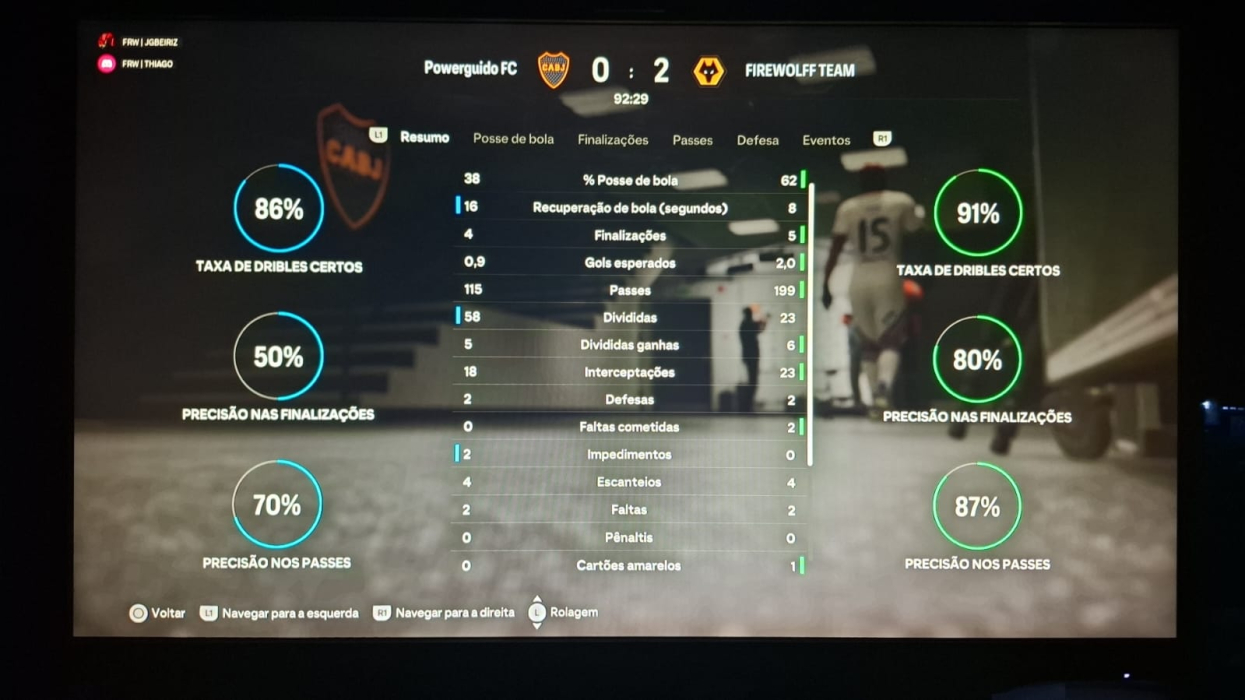This screenshot has height=700, width=1245.
Task: Switch to the Resumo tab
Action: (425, 138)
